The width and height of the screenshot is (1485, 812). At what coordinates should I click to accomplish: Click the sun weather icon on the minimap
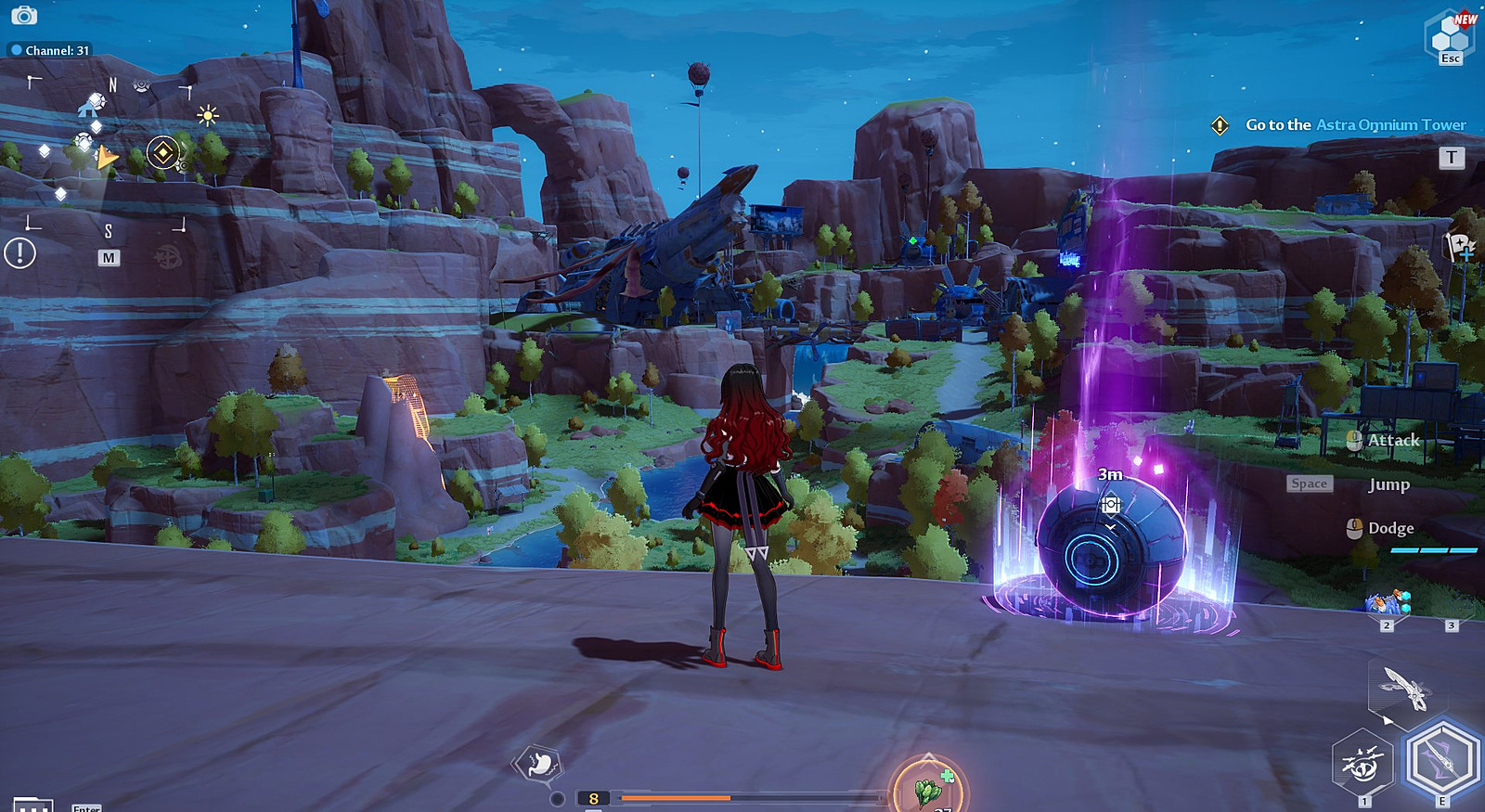coord(207,114)
